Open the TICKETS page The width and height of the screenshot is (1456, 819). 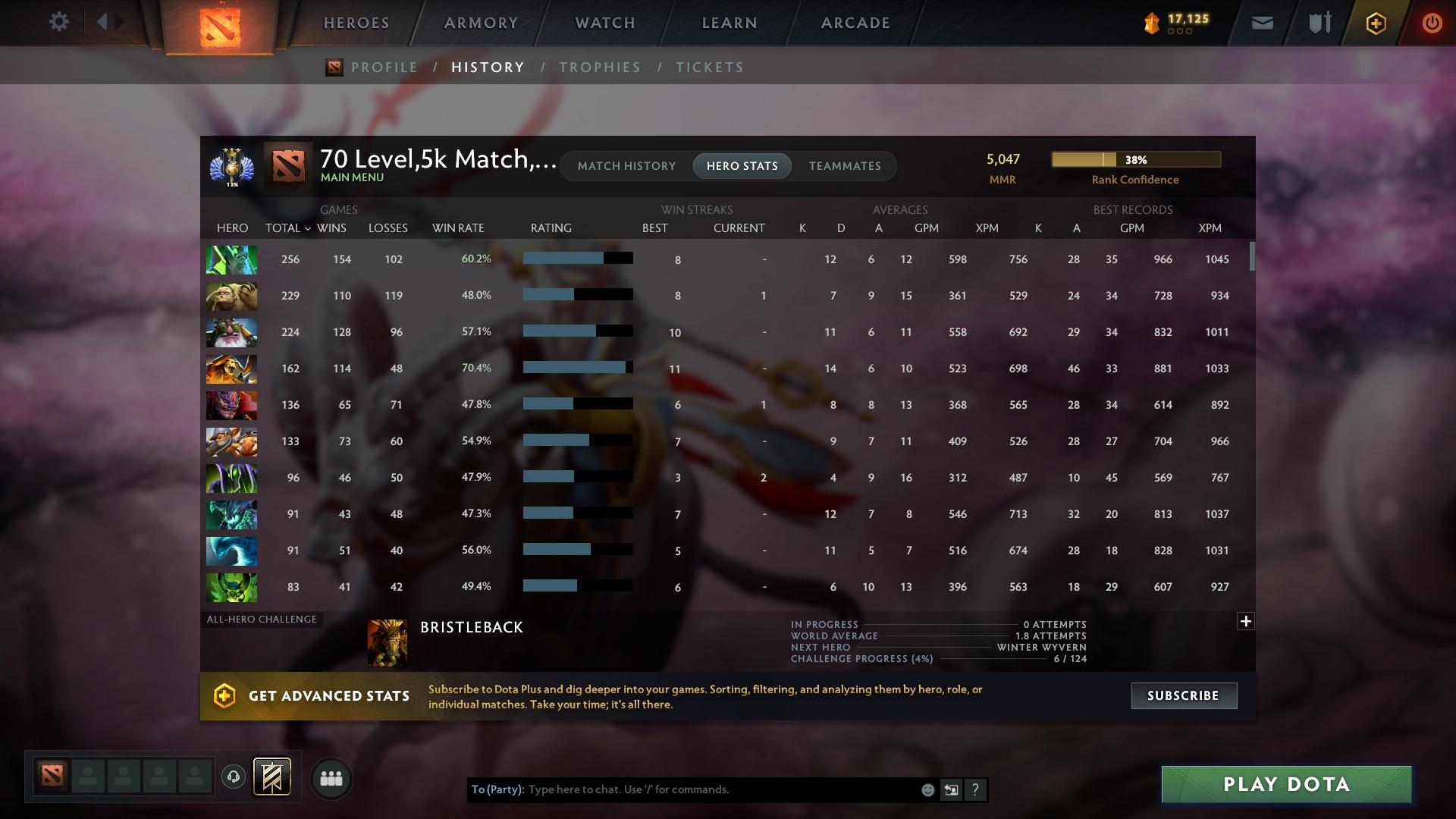(x=709, y=67)
